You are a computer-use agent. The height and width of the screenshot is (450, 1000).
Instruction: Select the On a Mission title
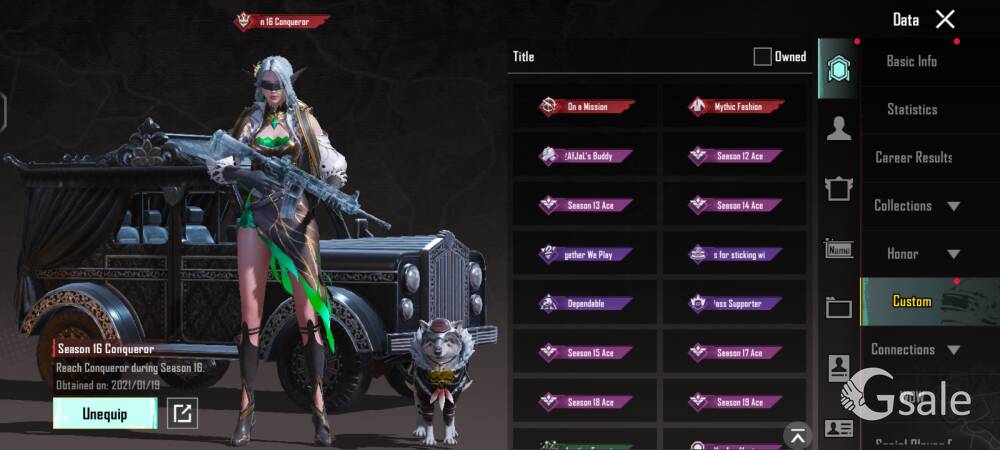[585, 106]
